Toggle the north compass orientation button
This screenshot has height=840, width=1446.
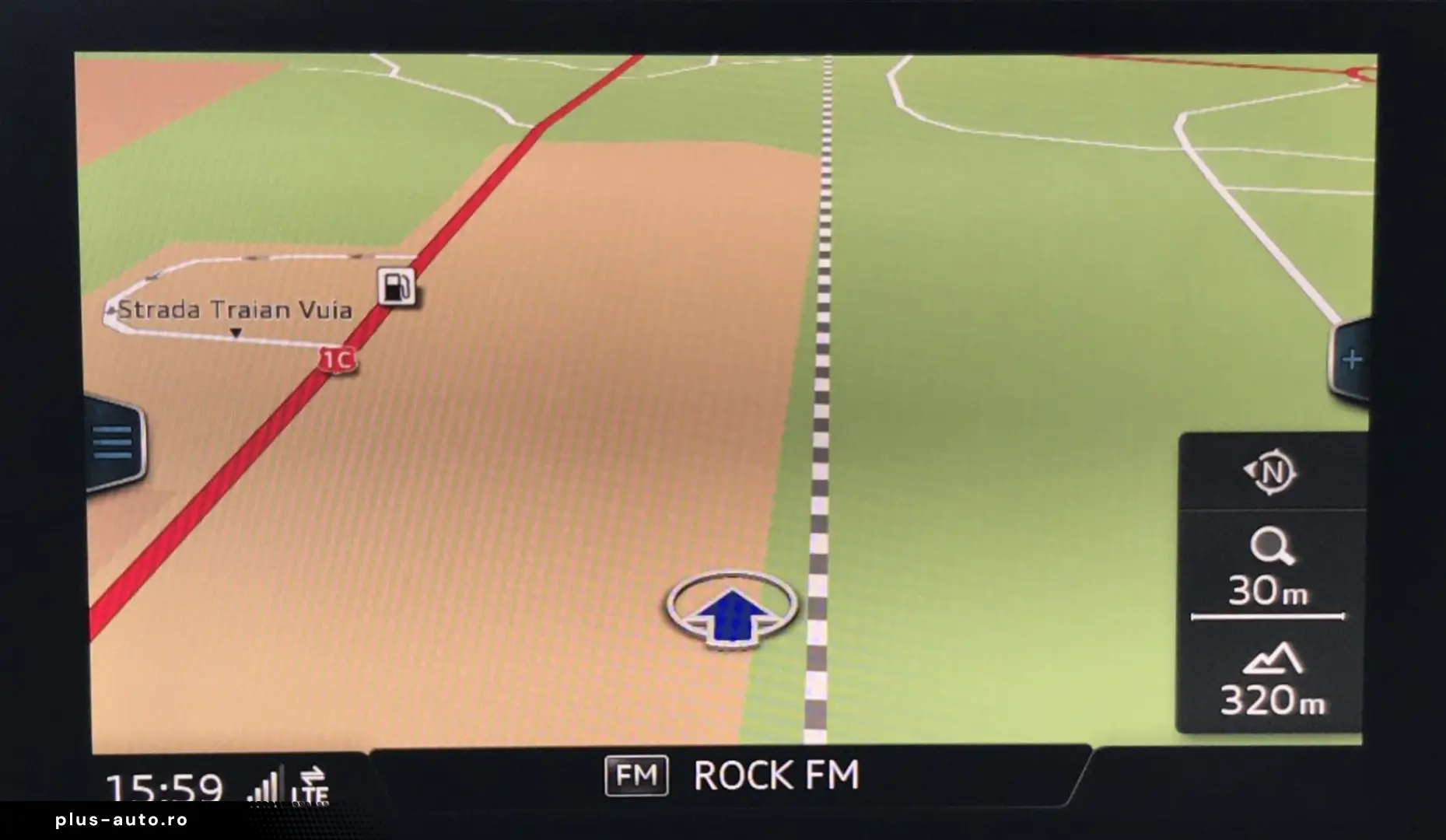[x=1270, y=472]
